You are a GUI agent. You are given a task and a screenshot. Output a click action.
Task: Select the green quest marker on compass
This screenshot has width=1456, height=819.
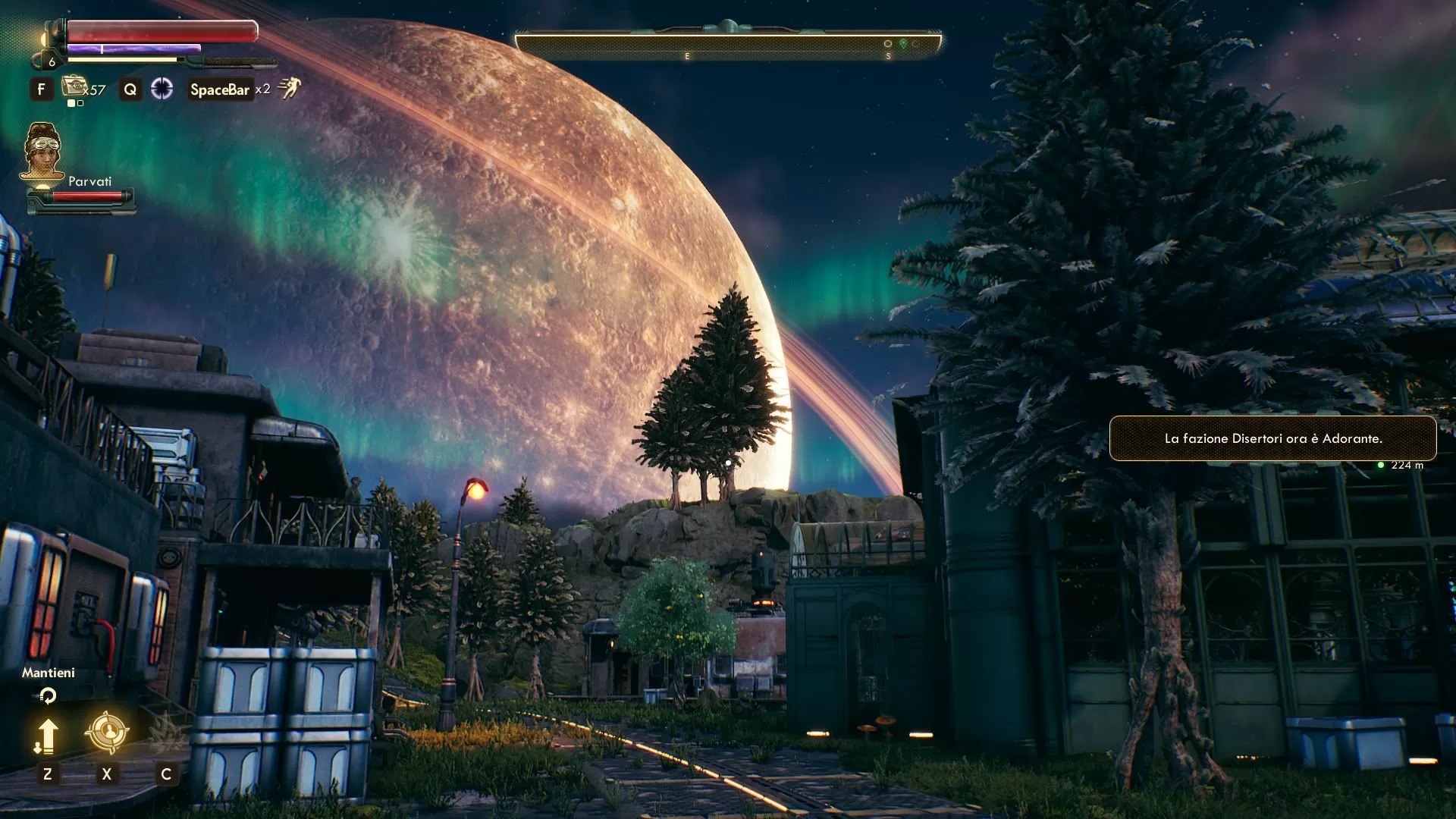[902, 44]
